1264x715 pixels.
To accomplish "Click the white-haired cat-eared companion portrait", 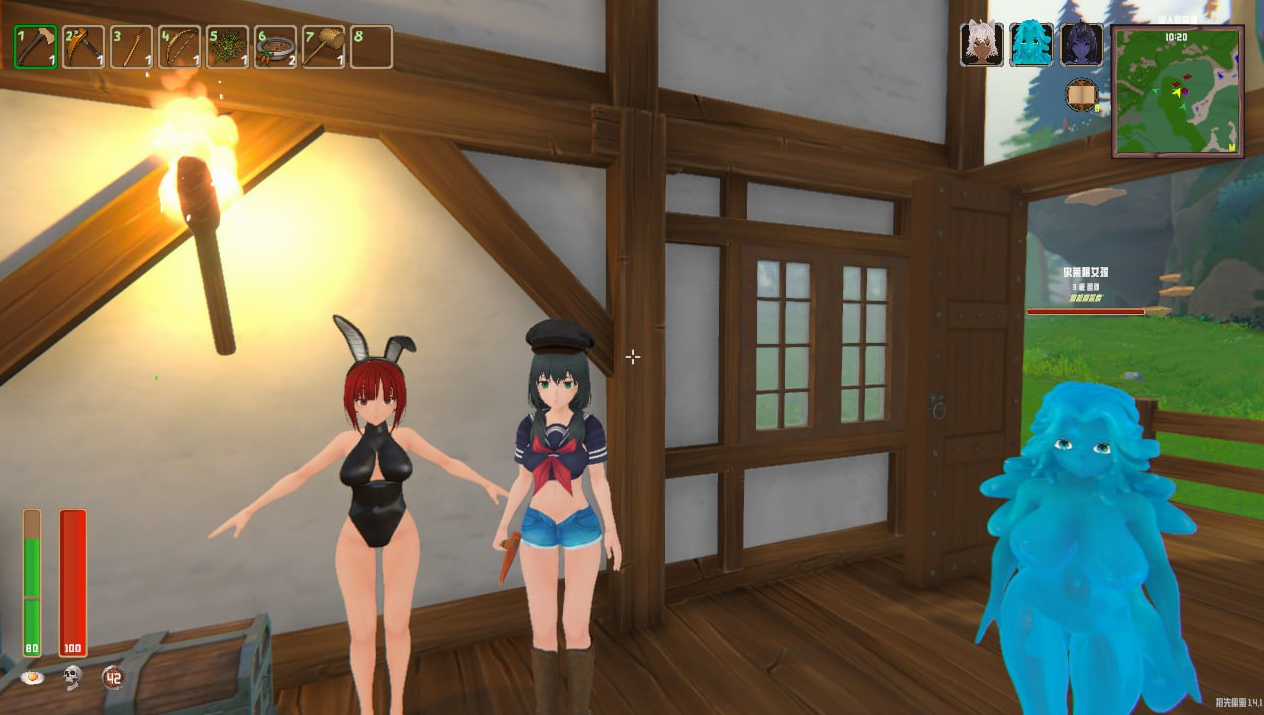I will coord(982,45).
